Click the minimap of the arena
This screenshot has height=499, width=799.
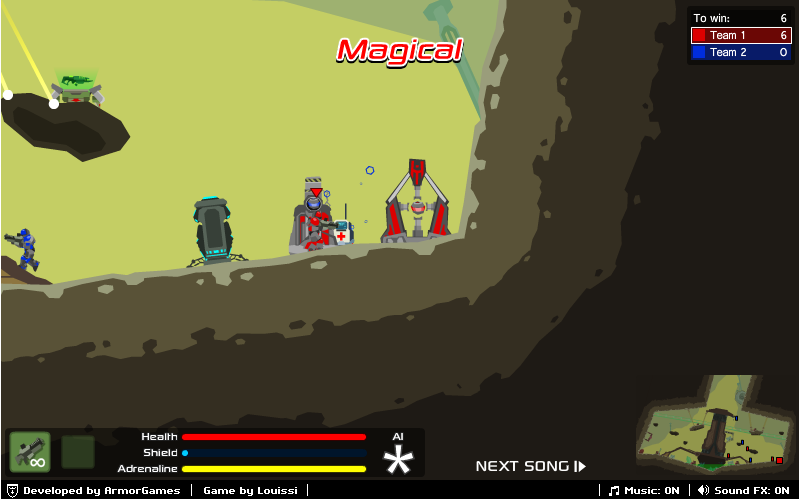pos(714,424)
